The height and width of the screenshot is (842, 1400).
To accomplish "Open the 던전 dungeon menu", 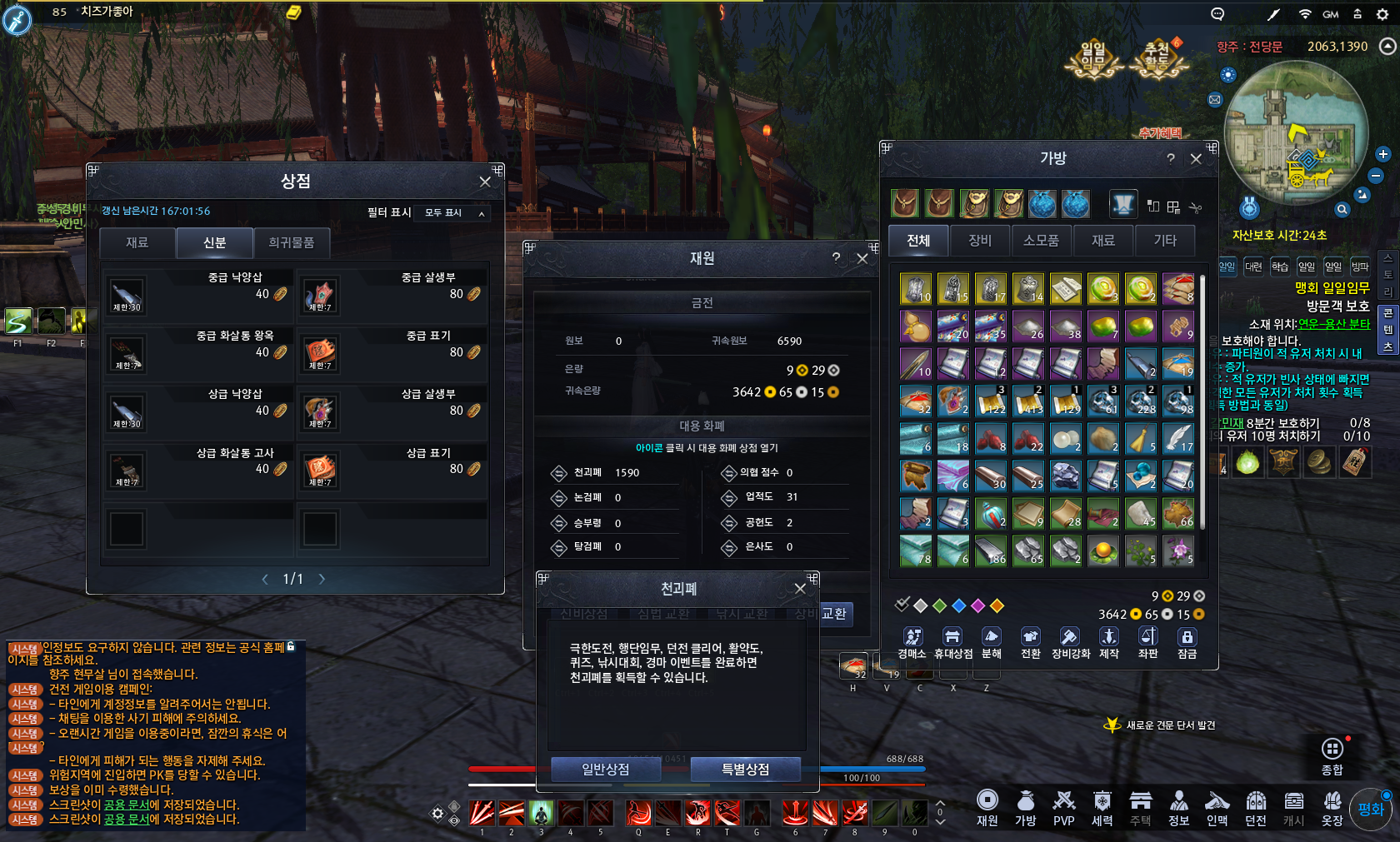I will point(1256,807).
